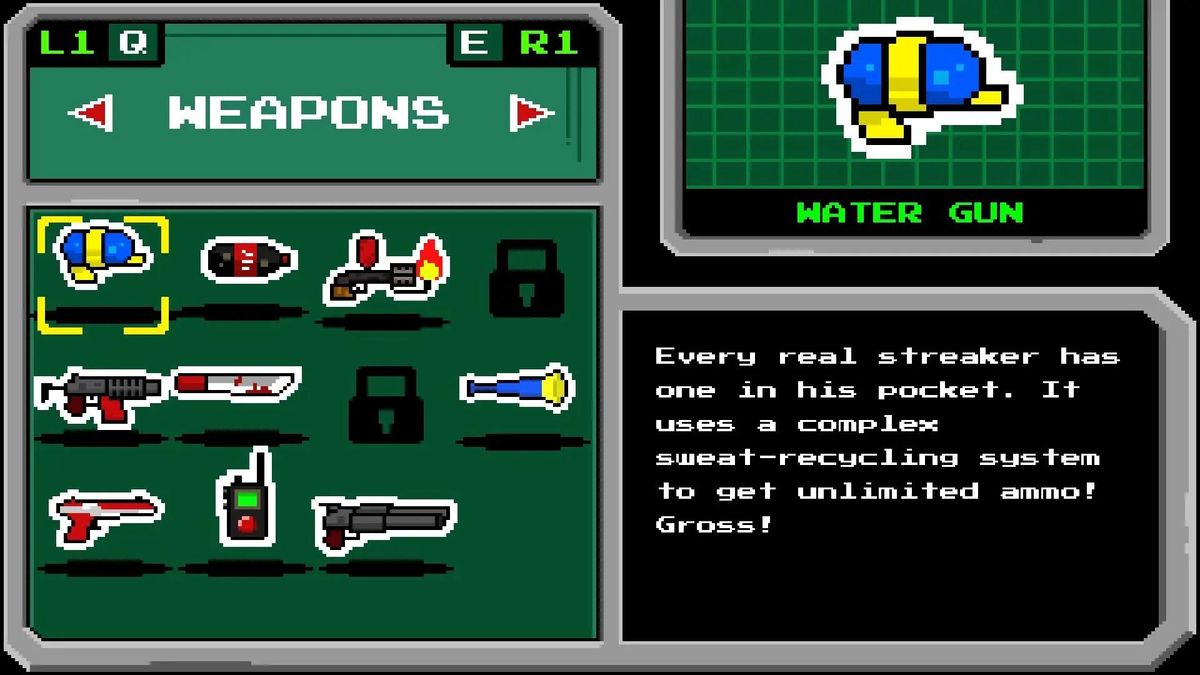The width and height of the screenshot is (1200, 675).
Task: Pick the red and gray assault rifle
Action: pyautogui.click(x=100, y=392)
